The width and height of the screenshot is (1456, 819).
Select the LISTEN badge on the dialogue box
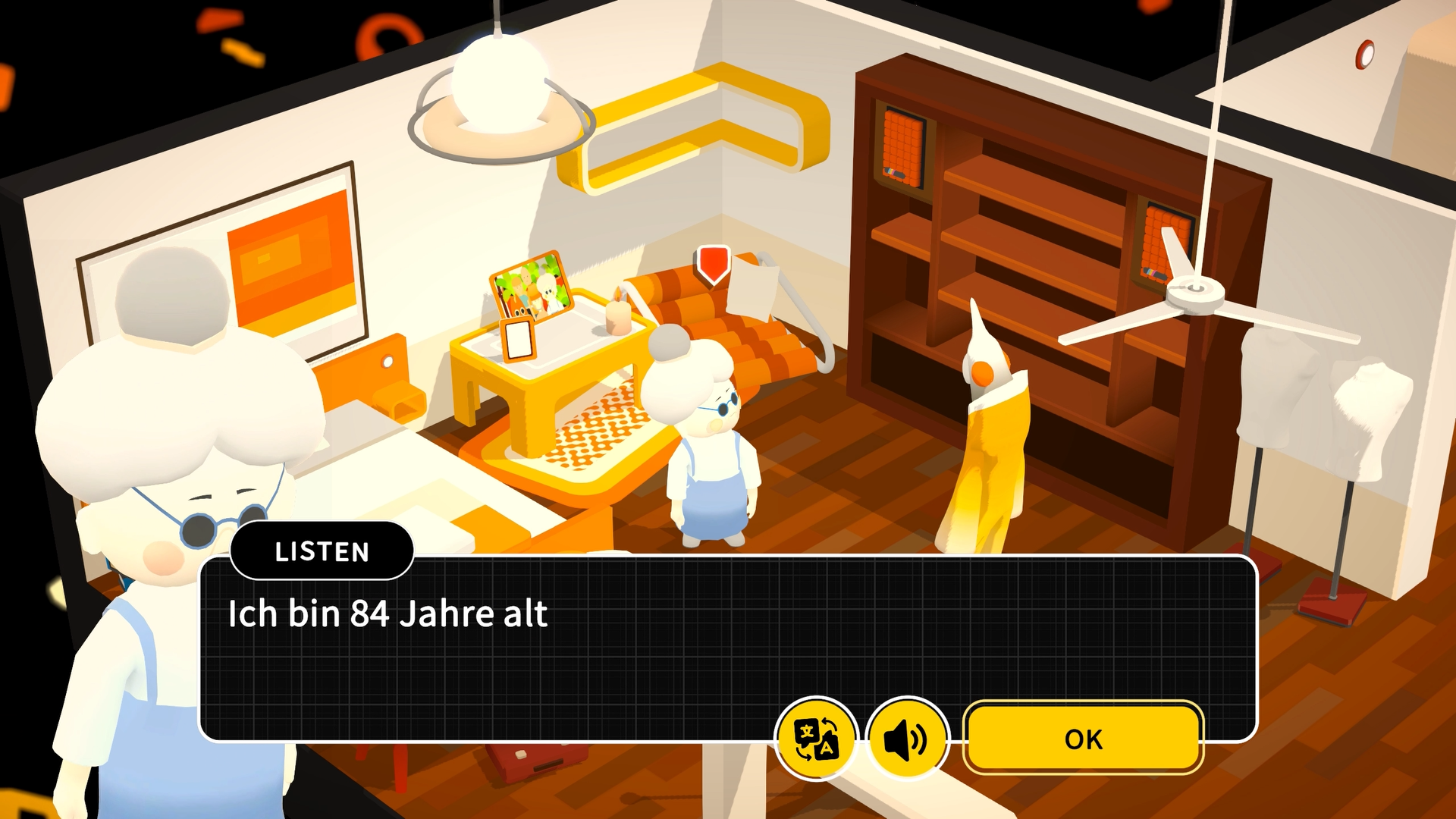(322, 551)
